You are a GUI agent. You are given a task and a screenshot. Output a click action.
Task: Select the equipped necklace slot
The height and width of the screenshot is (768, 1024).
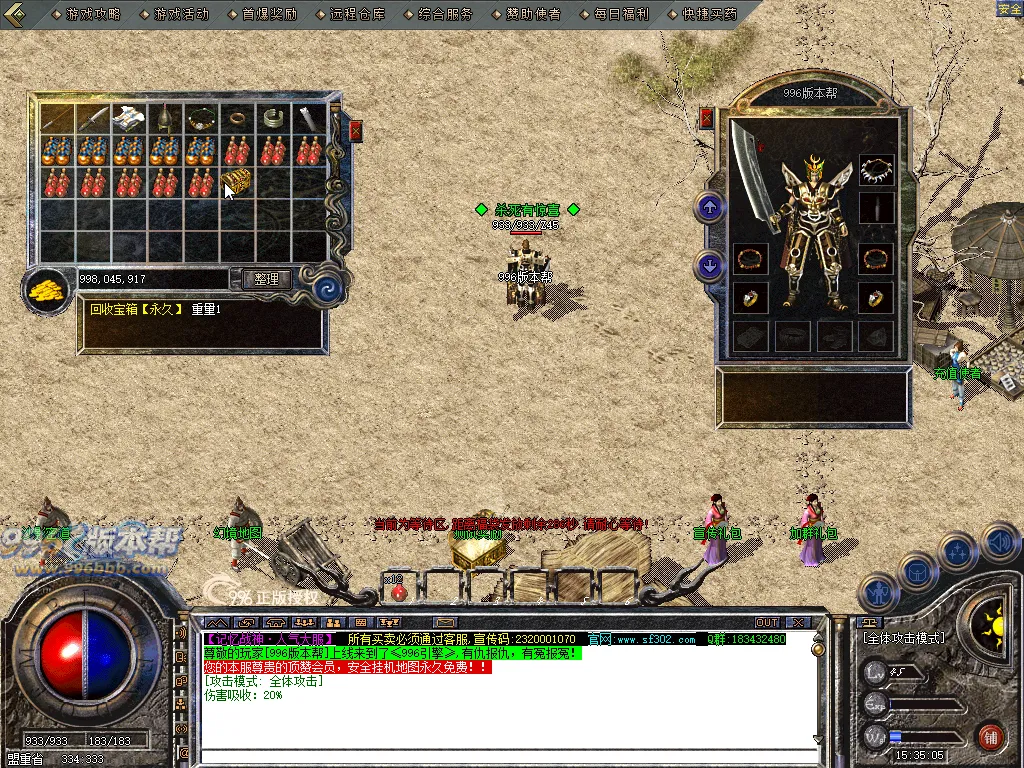[x=876, y=171]
